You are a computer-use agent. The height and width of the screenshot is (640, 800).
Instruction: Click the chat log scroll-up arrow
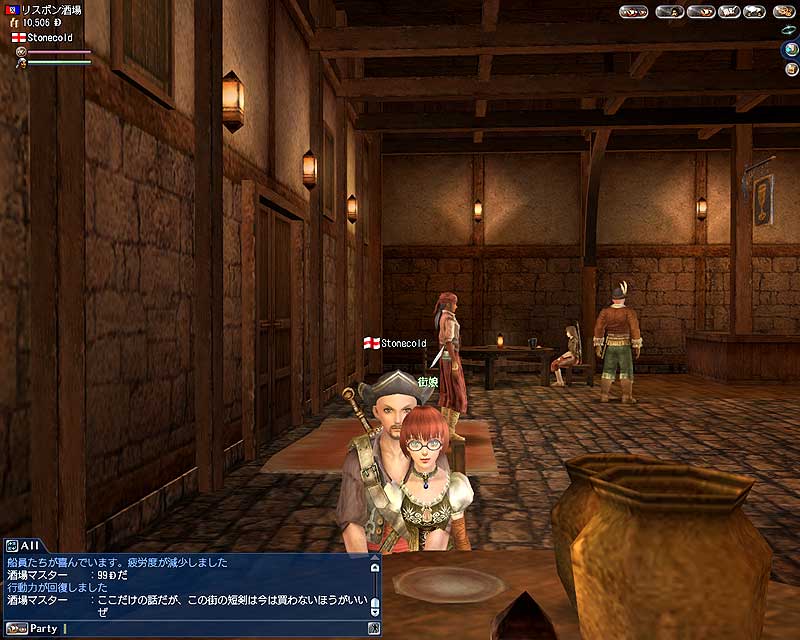point(375,565)
